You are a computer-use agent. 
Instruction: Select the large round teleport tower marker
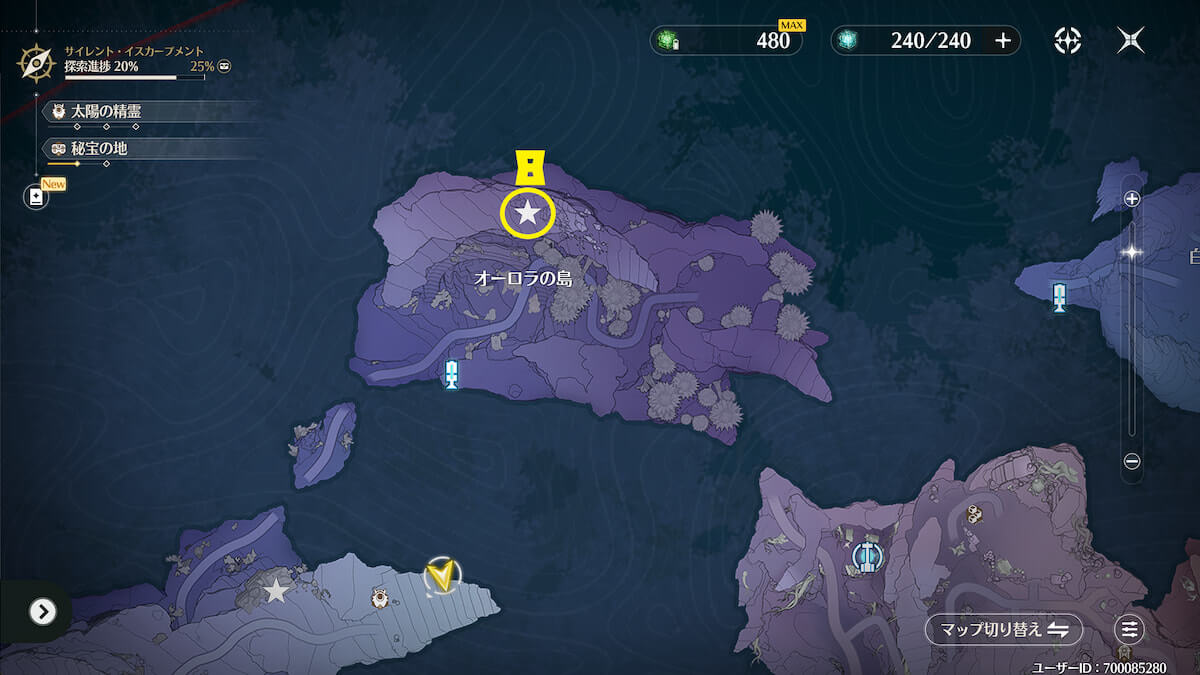point(866,557)
